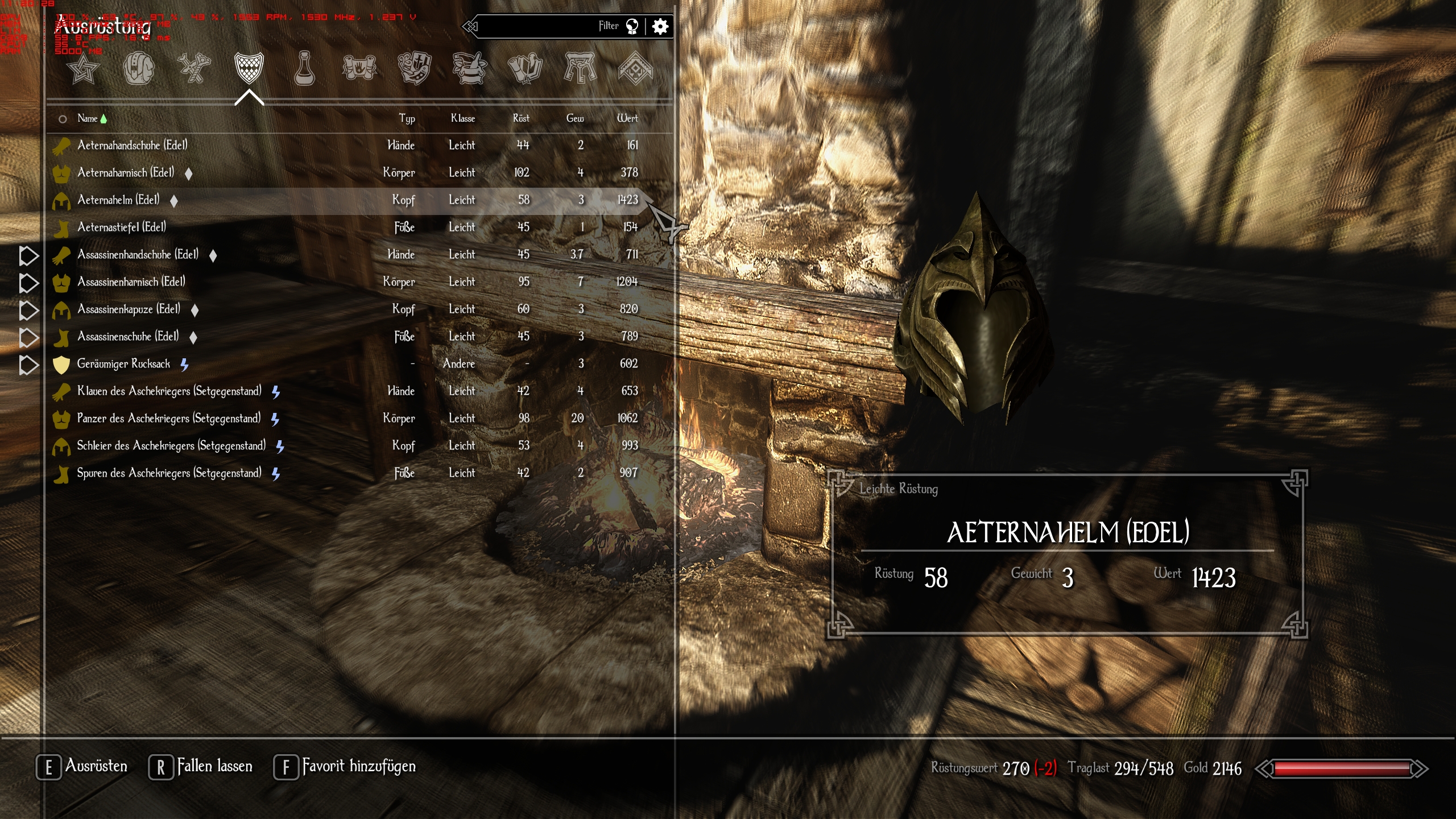
Task: Show the scrolls category tab
Action: (x=359, y=69)
